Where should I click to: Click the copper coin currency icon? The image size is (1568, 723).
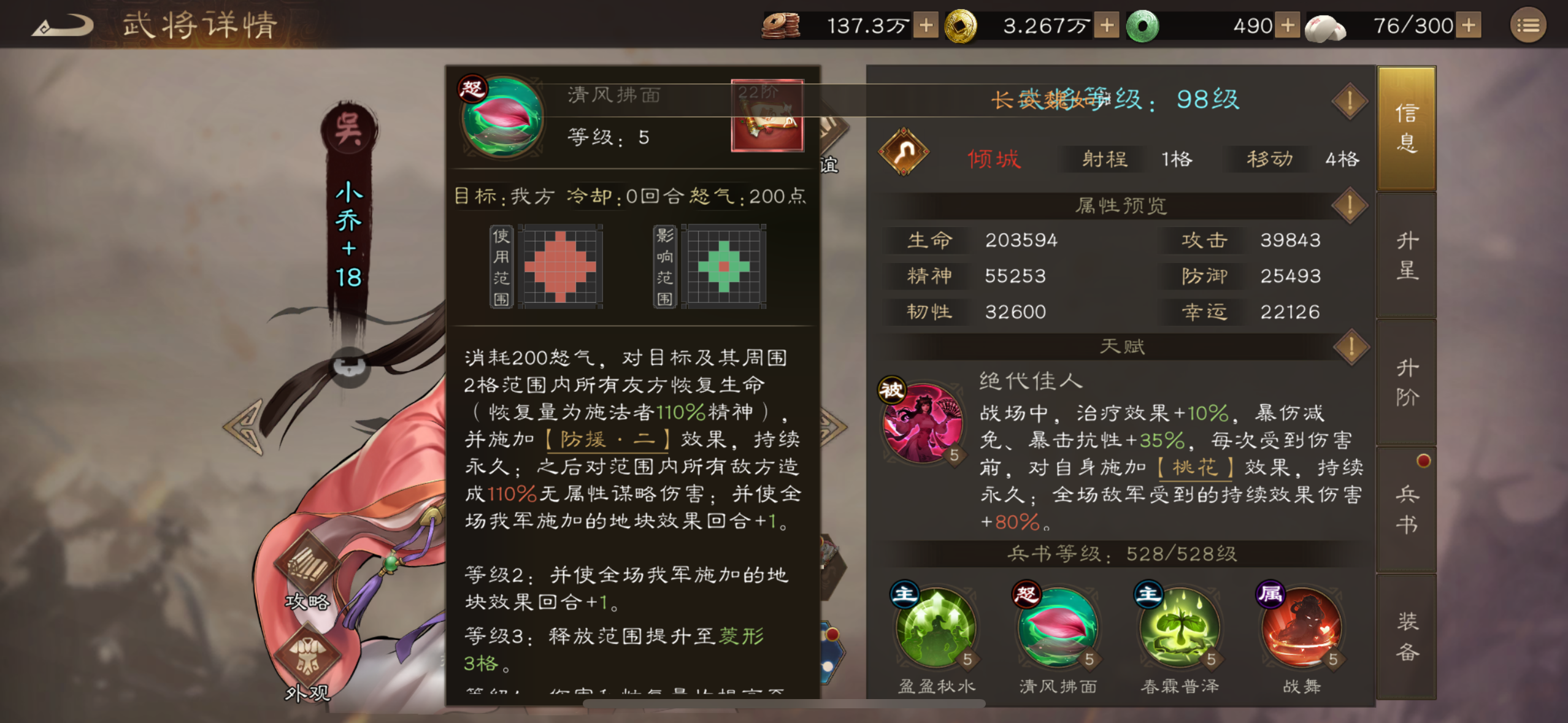pyautogui.click(x=779, y=26)
